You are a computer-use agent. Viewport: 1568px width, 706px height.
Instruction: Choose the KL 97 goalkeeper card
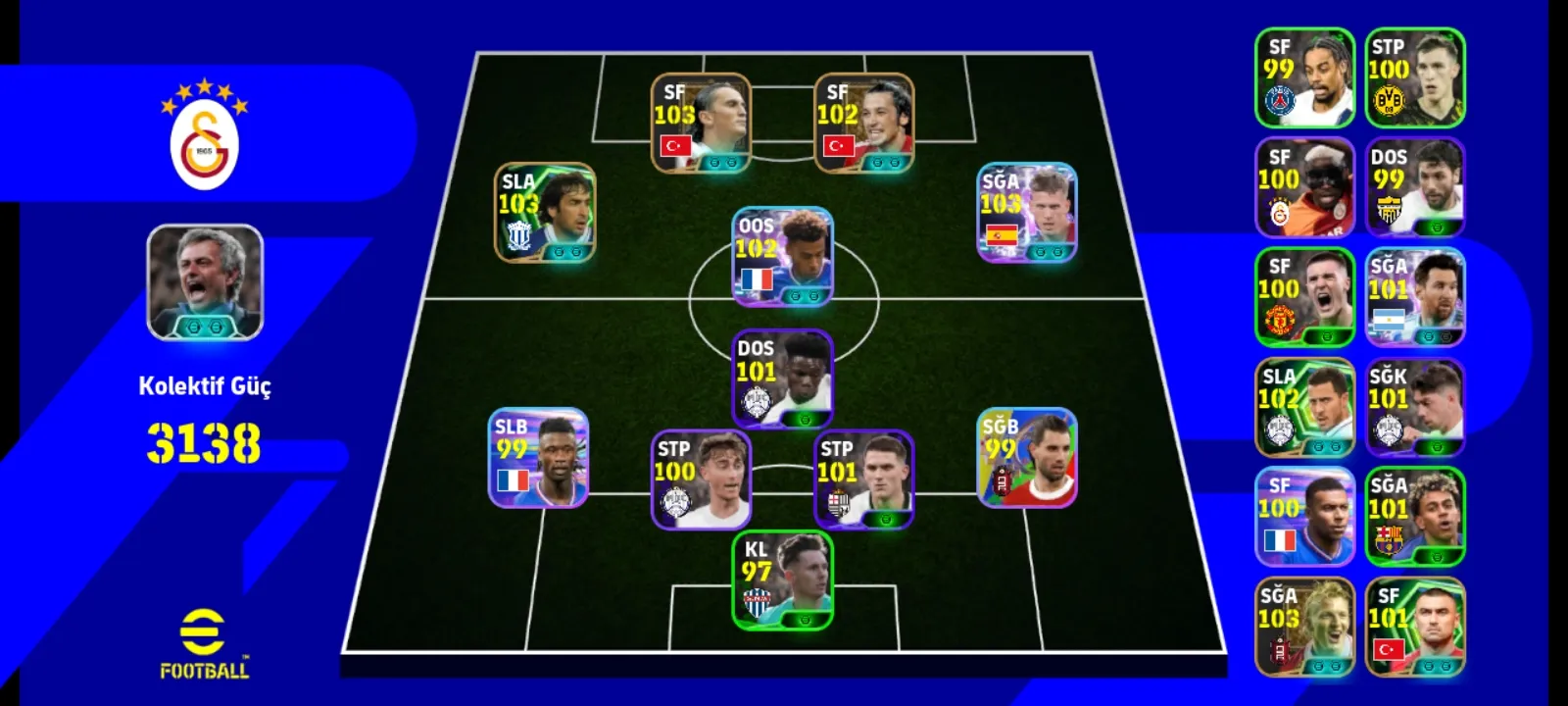[x=782, y=580]
